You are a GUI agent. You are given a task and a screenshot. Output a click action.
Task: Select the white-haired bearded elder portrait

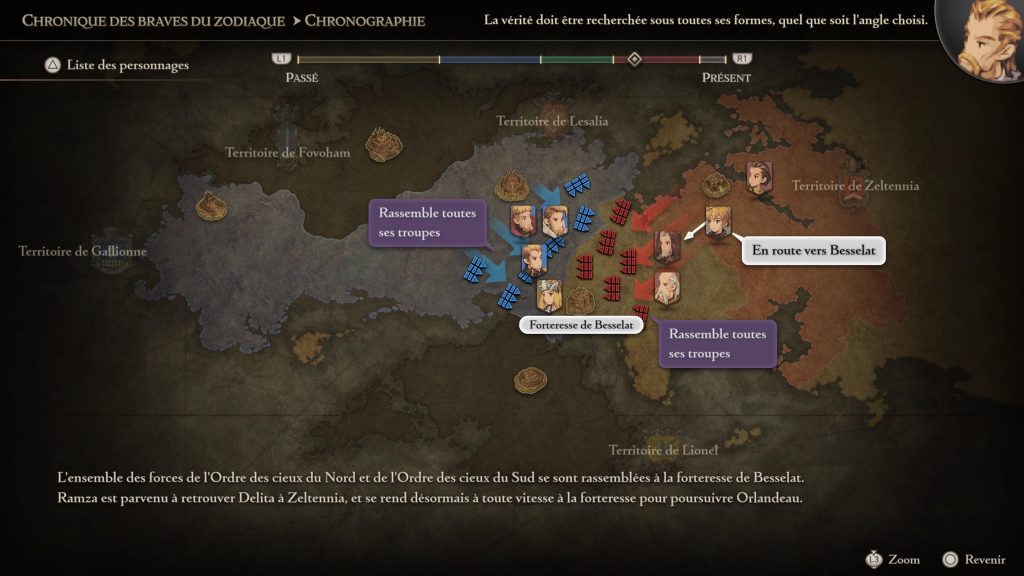(667, 286)
